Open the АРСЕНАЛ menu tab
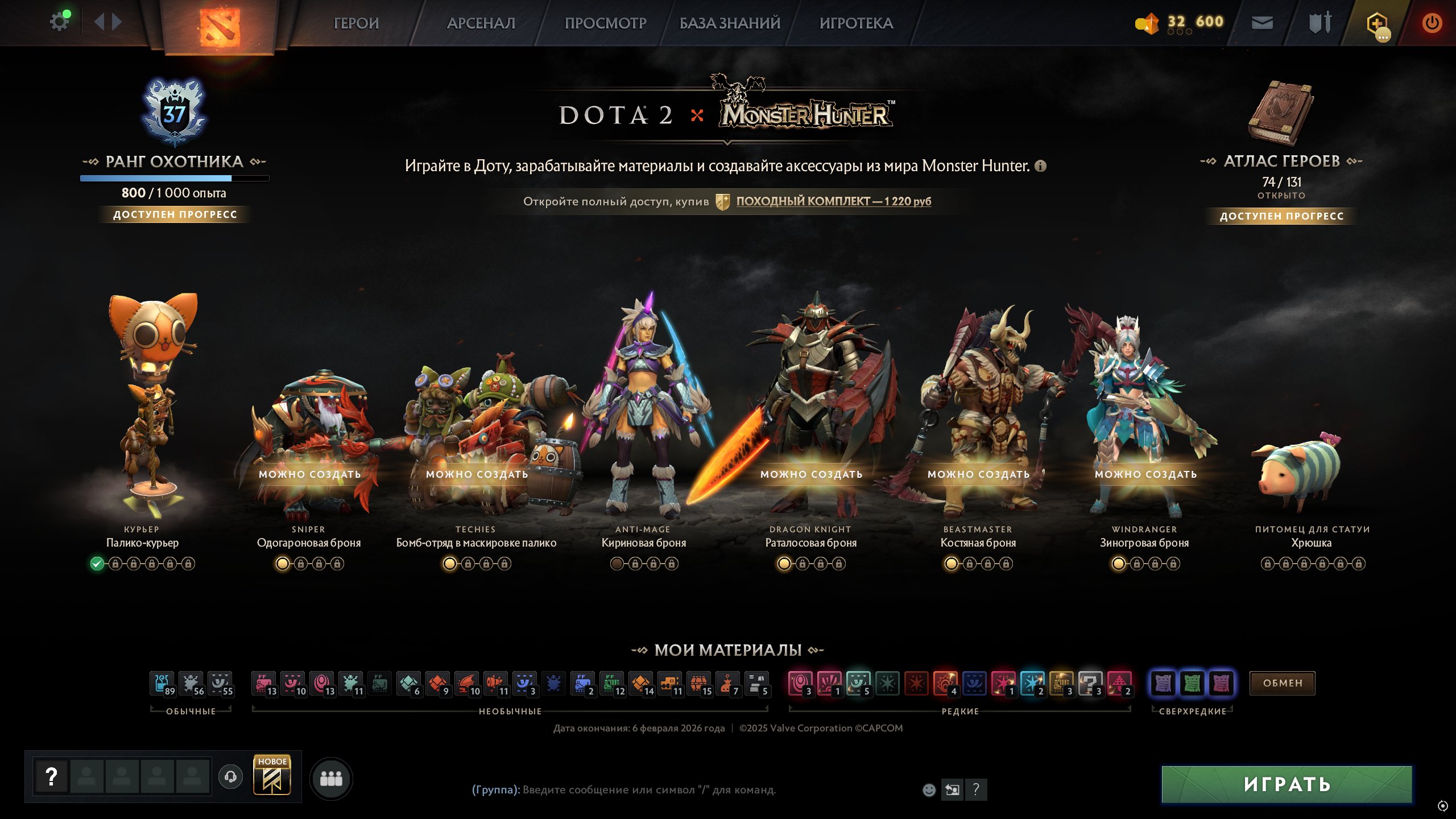This screenshot has height=819, width=1456. pyautogui.click(x=481, y=23)
